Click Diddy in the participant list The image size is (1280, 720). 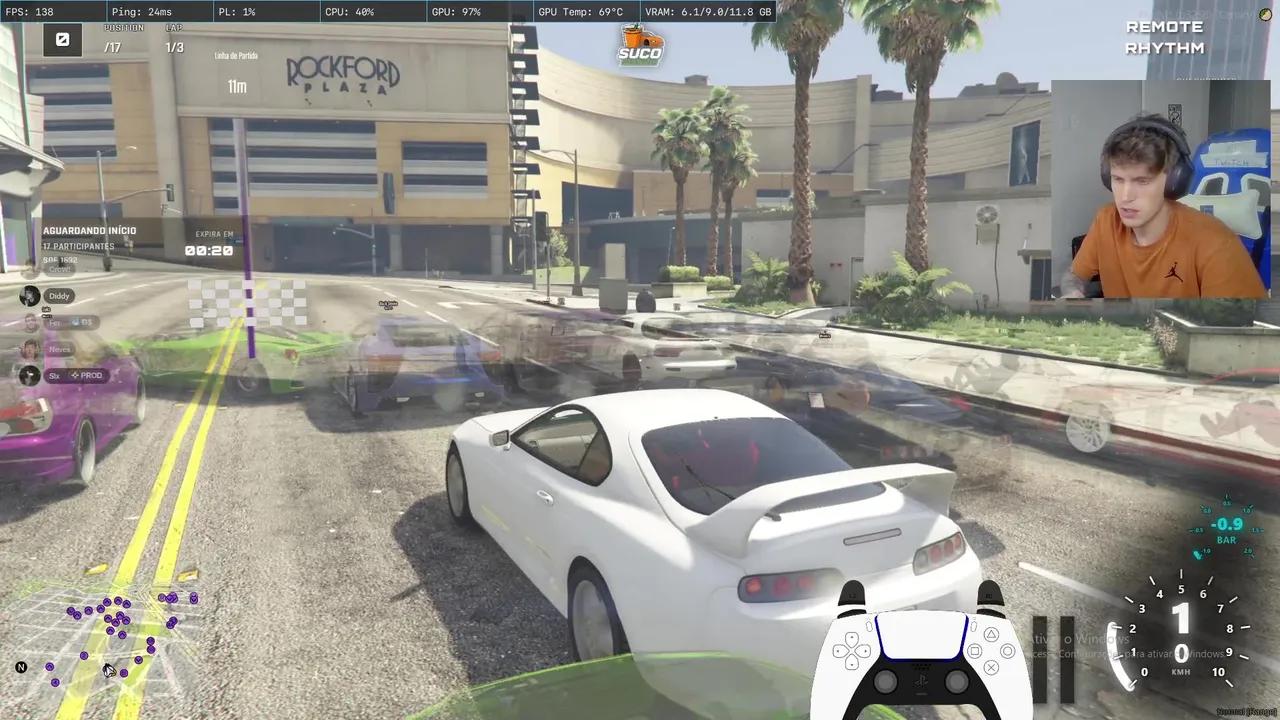point(58,296)
